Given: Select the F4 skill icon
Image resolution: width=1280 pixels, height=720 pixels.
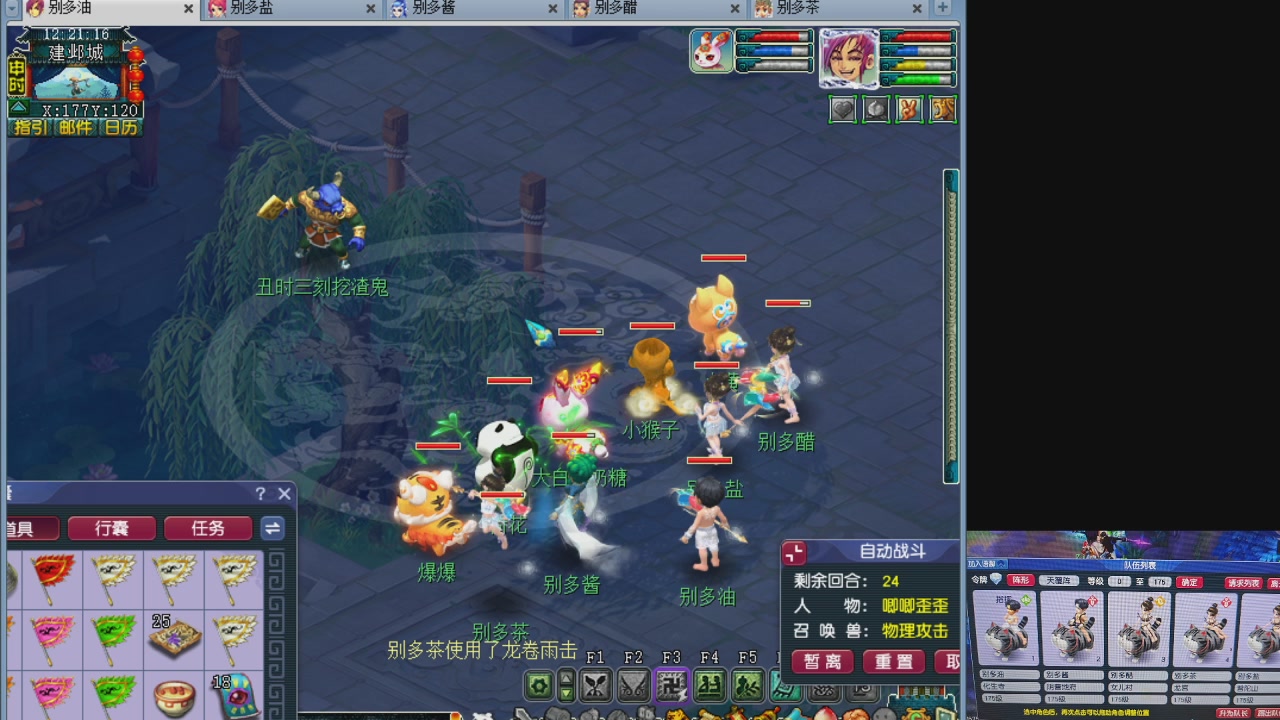Looking at the screenshot, I should coord(712,685).
